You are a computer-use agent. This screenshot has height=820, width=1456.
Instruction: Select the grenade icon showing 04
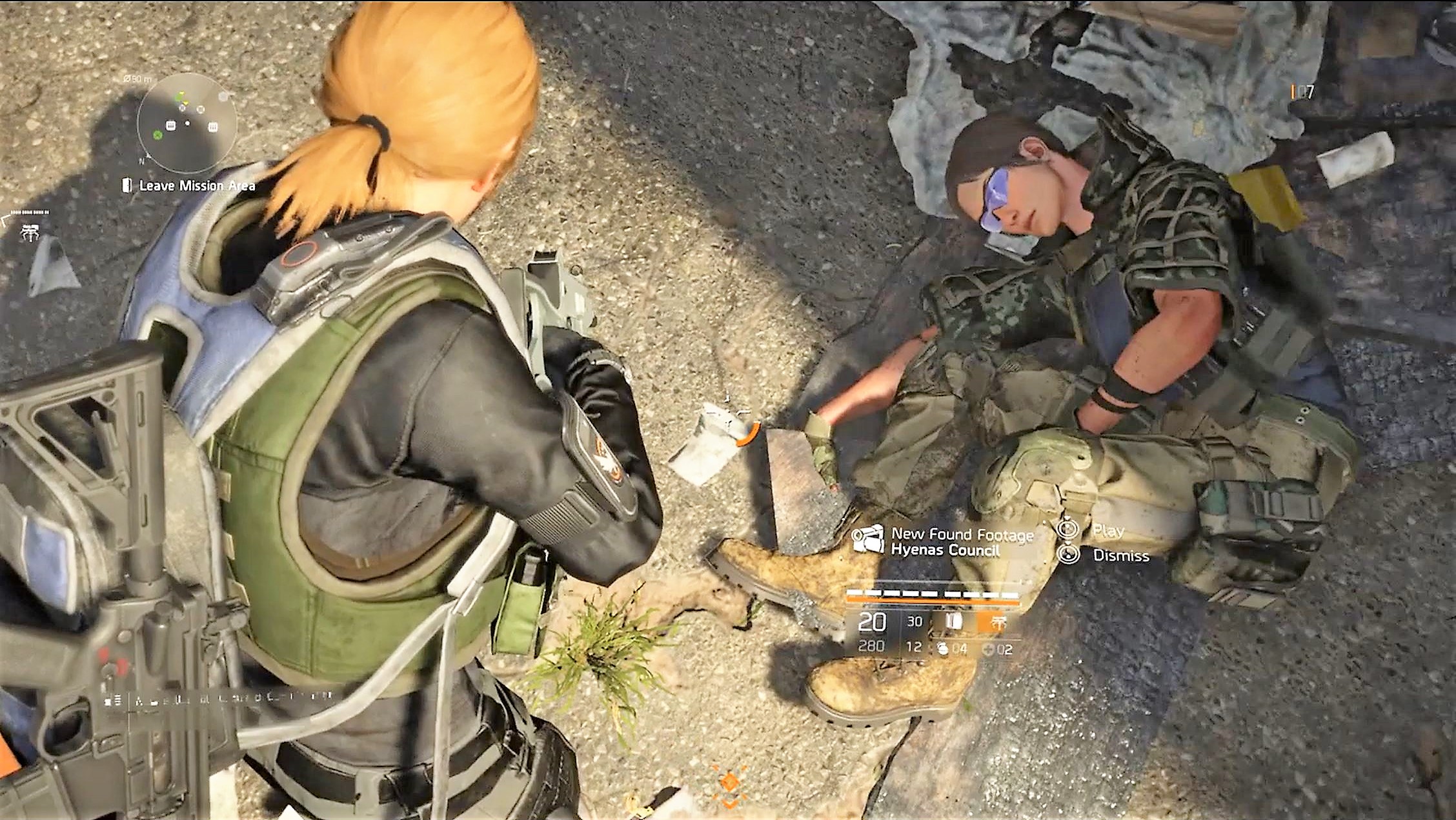tap(944, 649)
